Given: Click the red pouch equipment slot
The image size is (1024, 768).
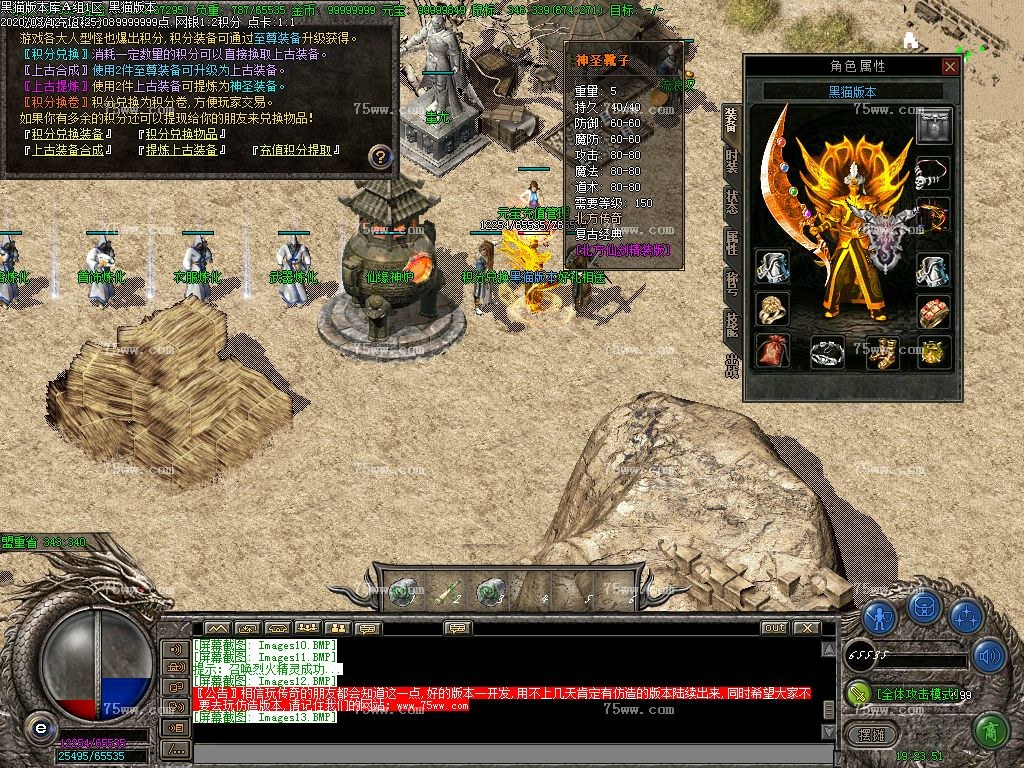Looking at the screenshot, I should [x=772, y=351].
